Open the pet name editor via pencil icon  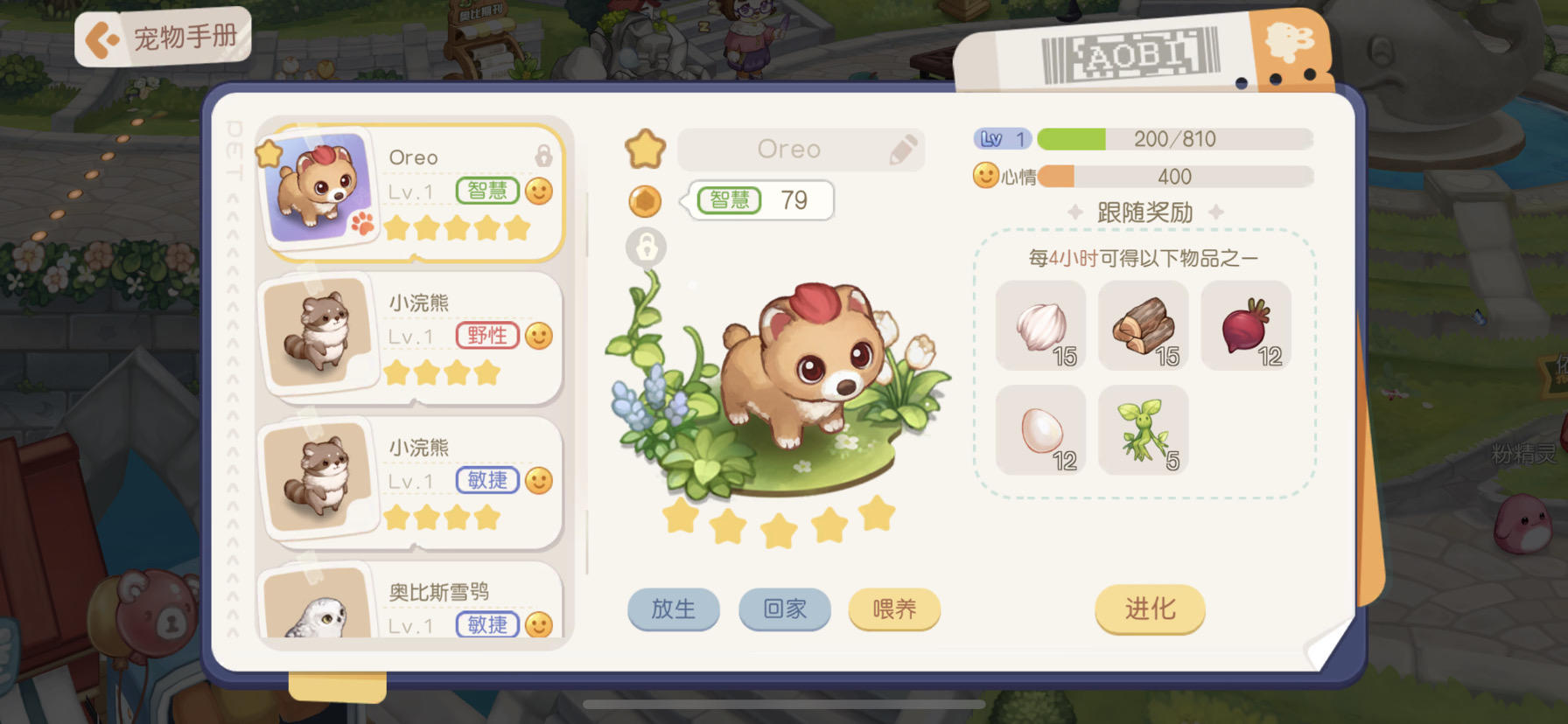[902, 150]
